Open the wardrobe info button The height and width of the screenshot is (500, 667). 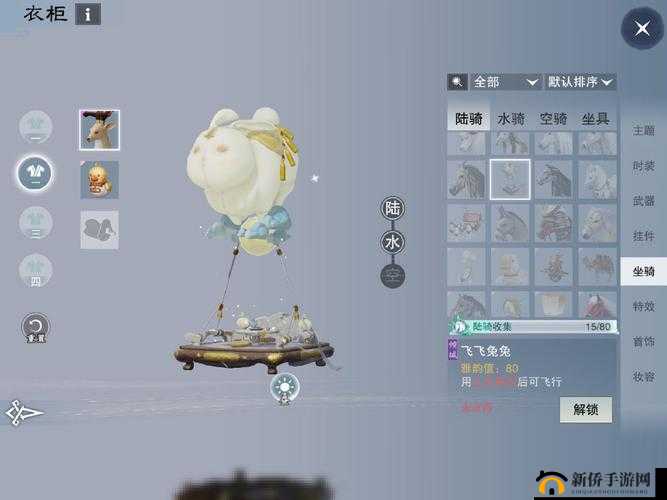(88, 14)
